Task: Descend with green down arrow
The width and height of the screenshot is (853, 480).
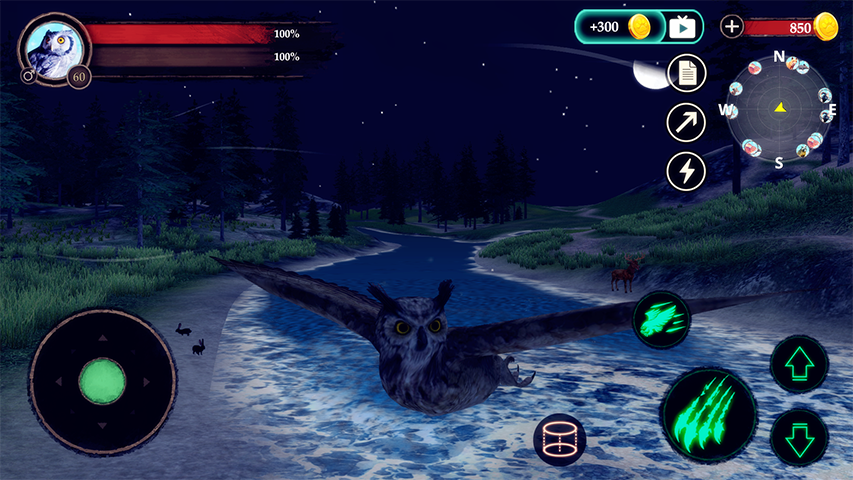Action: click(x=799, y=437)
